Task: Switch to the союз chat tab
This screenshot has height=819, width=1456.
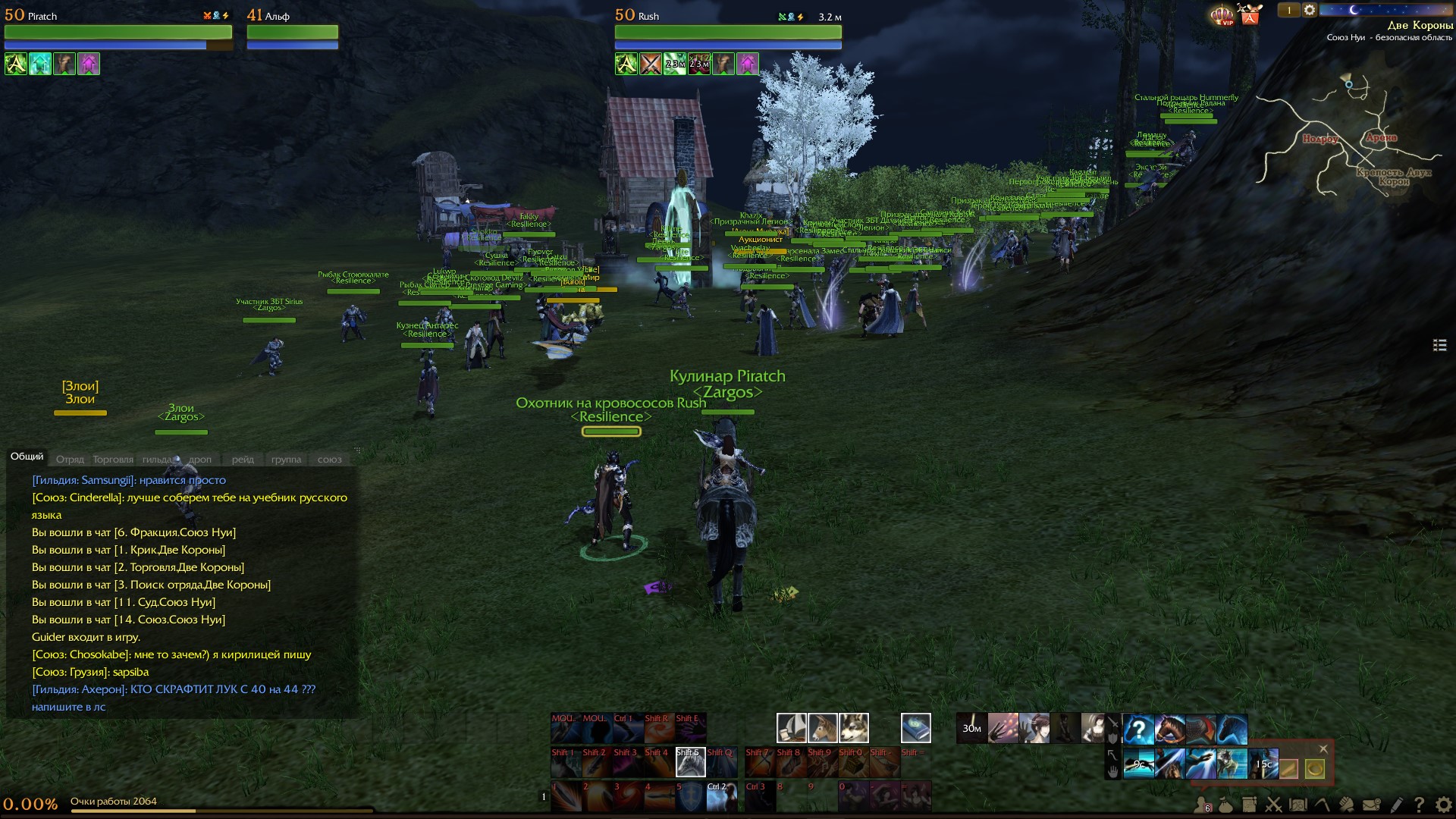Action: (x=329, y=460)
